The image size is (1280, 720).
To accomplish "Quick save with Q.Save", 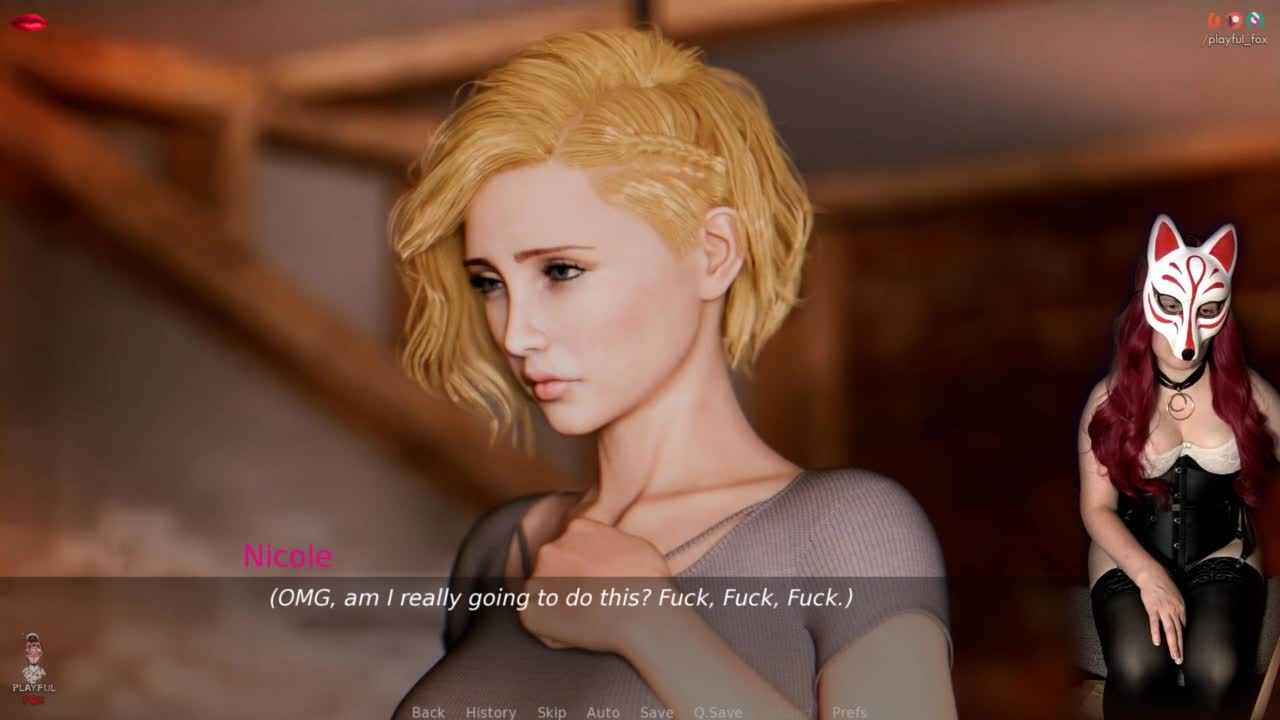I will [717, 712].
